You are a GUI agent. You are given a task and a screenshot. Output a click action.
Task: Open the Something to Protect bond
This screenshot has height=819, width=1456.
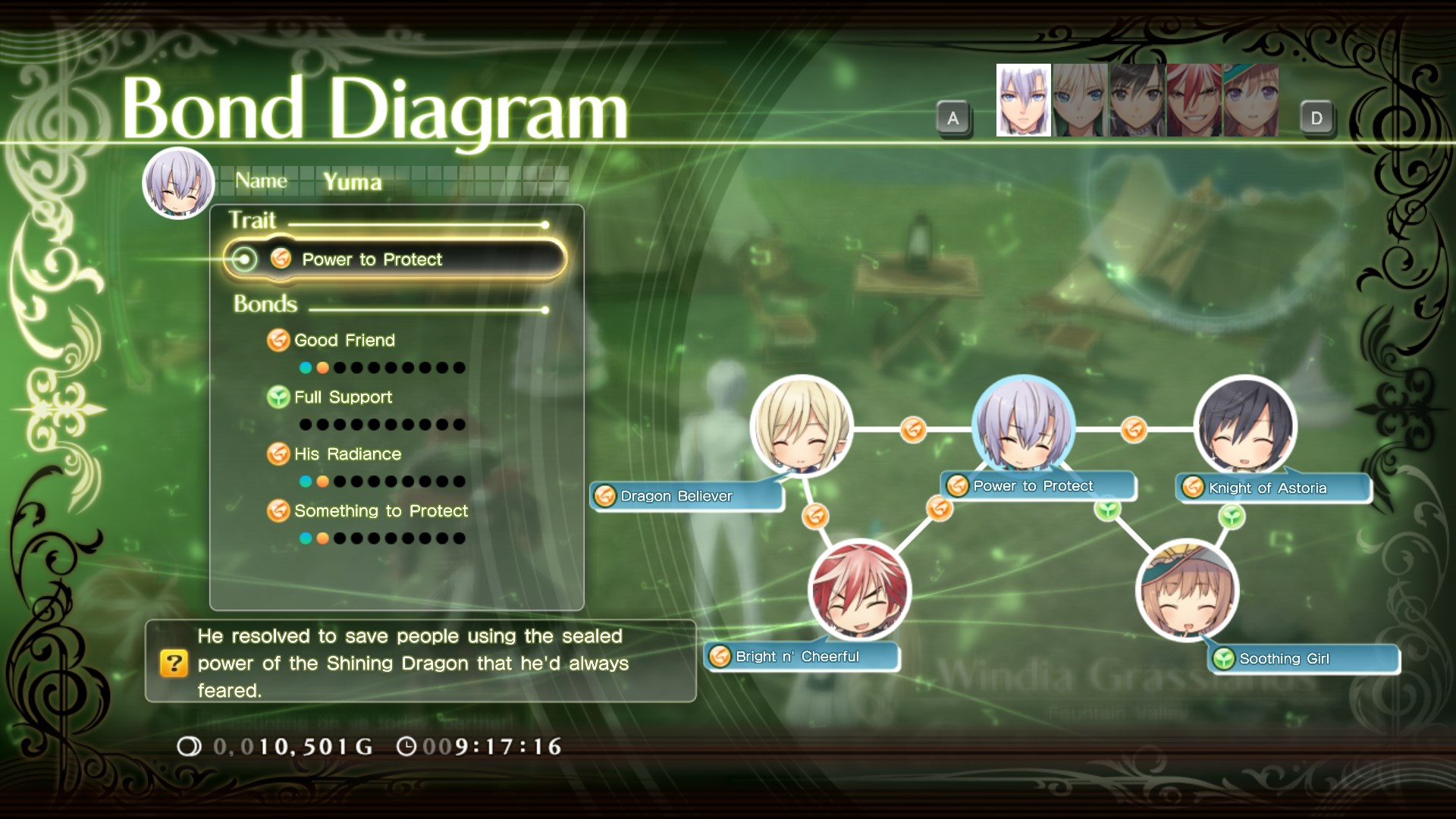tap(381, 511)
